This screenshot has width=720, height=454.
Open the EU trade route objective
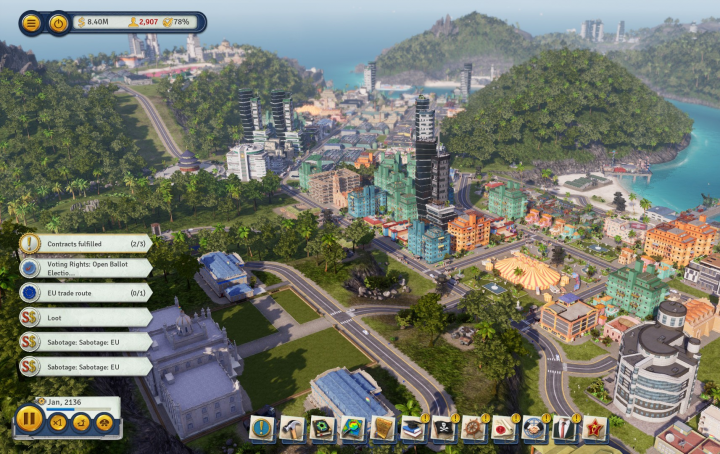(x=86, y=293)
